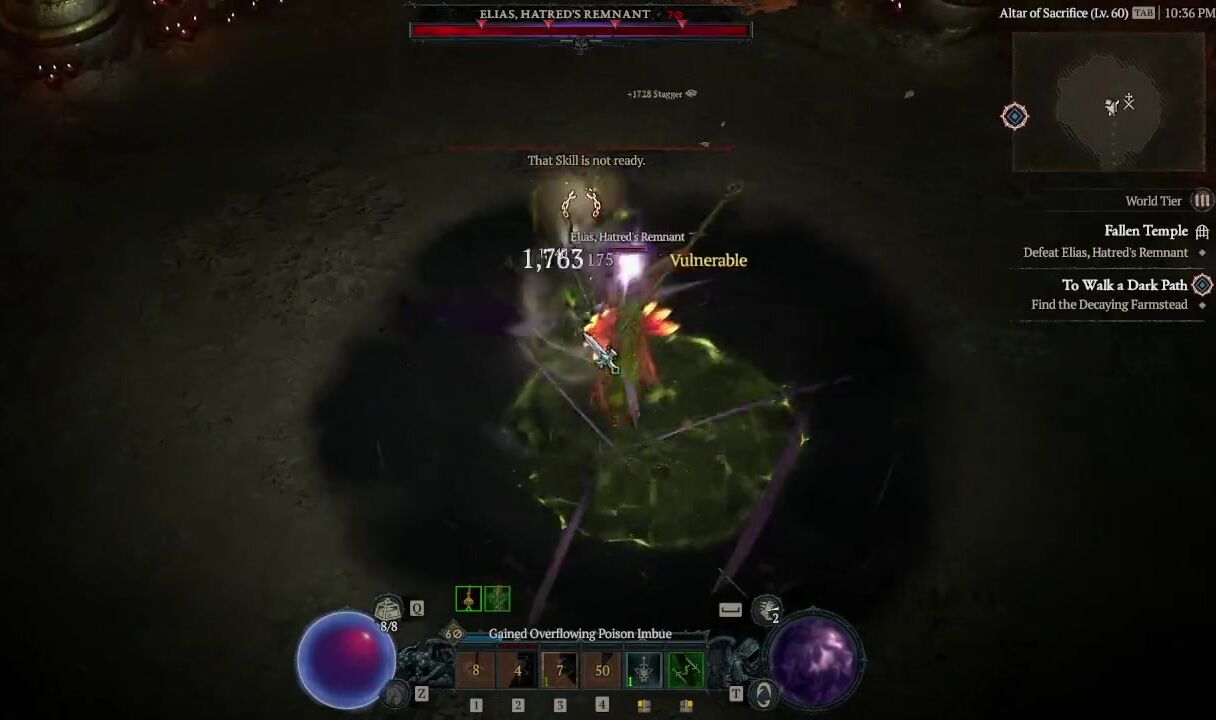
Task: Click the evade icon with 2 charges
Action: pyautogui.click(x=767, y=609)
